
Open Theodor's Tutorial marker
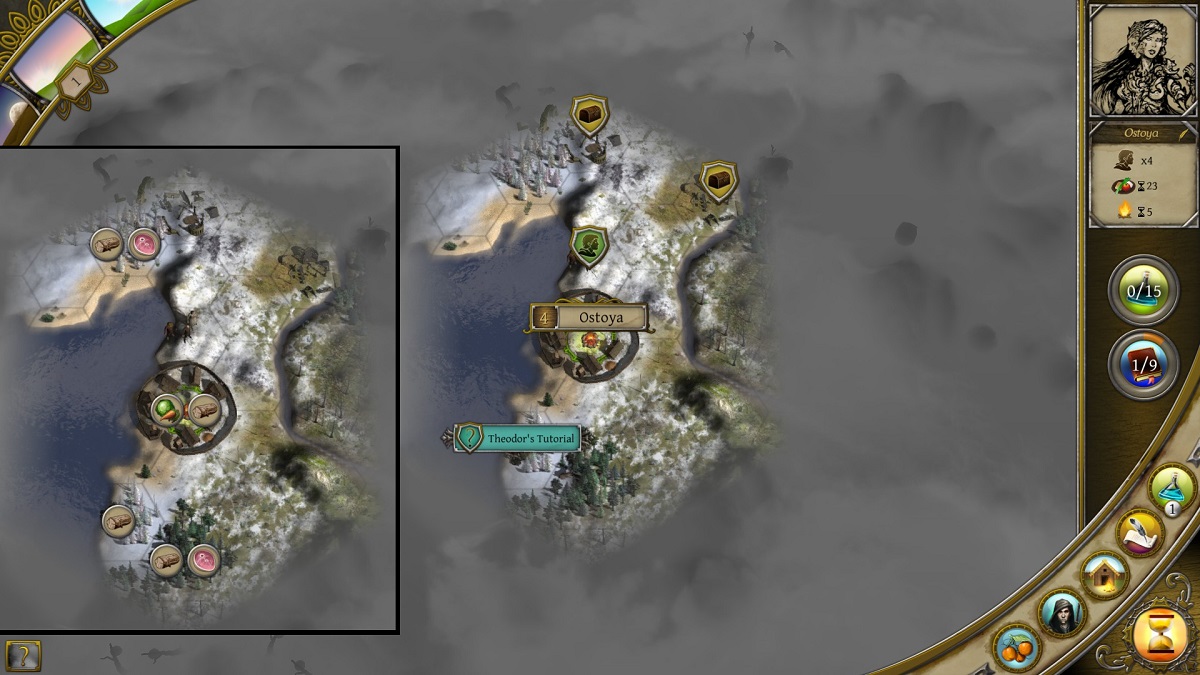point(519,438)
